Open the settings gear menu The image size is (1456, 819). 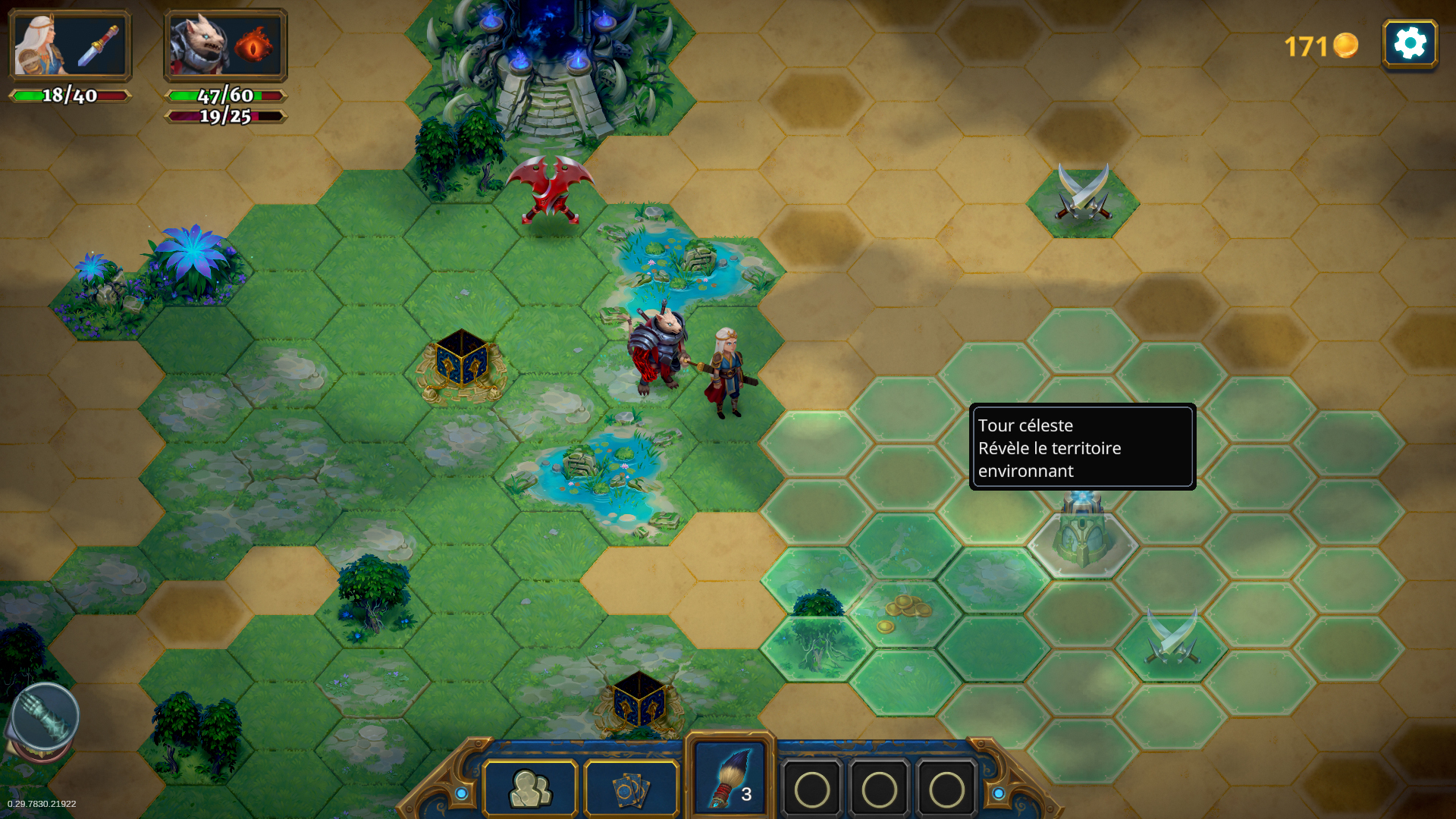1410,44
